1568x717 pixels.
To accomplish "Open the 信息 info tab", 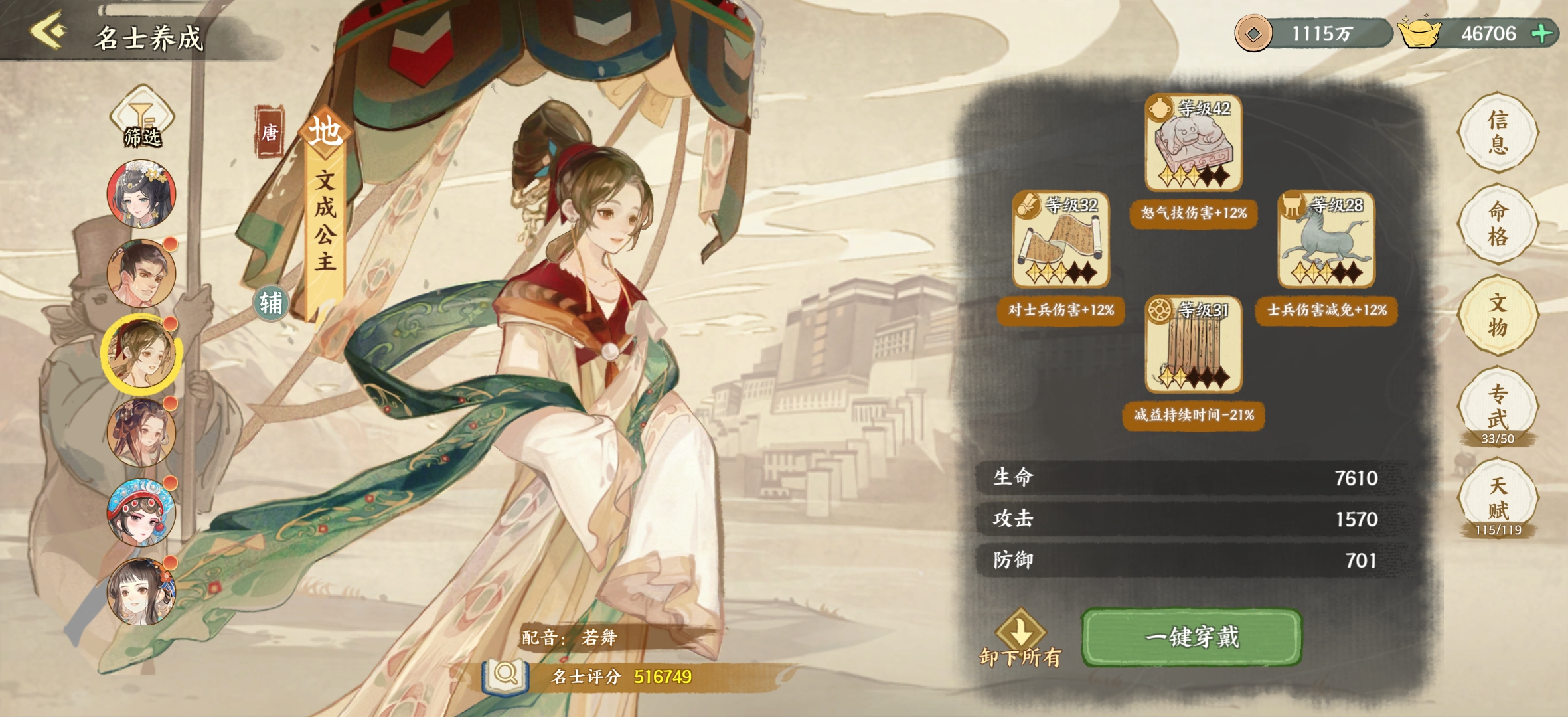I will coord(1498,132).
